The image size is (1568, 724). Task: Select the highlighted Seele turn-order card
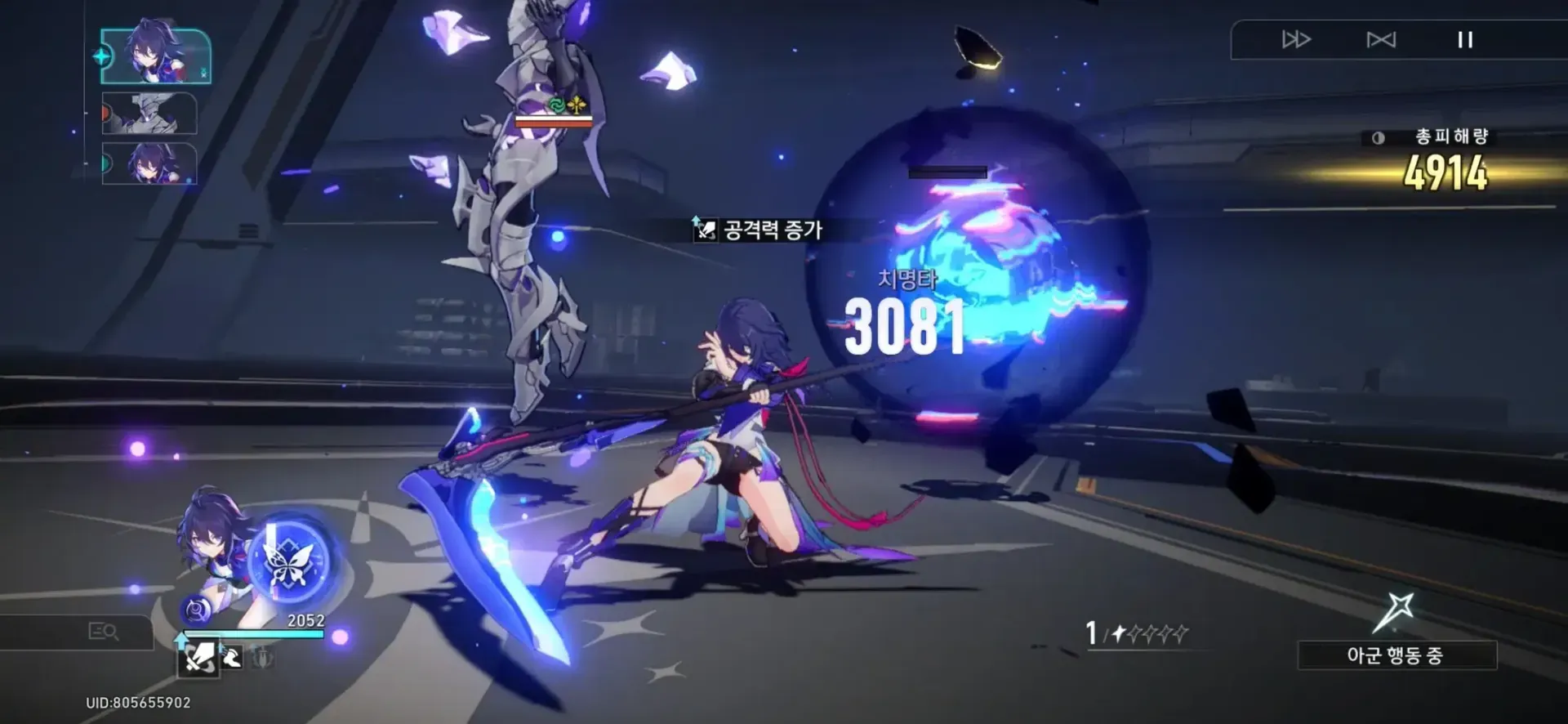coord(156,56)
